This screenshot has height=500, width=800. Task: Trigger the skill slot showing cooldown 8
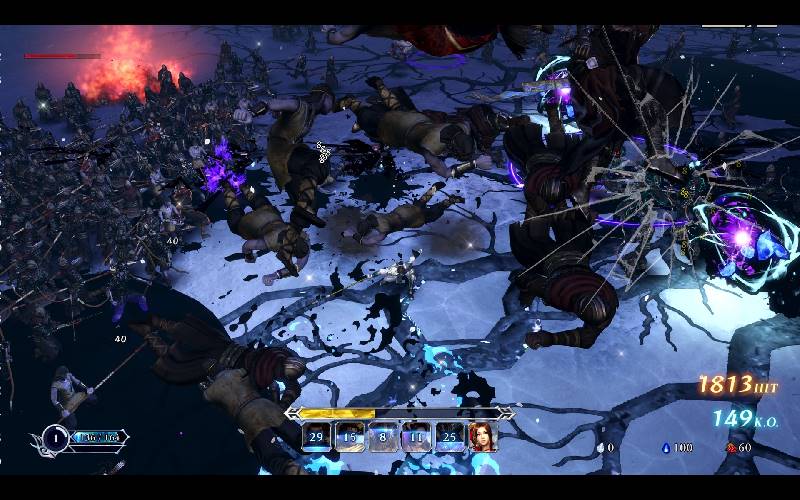click(383, 437)
